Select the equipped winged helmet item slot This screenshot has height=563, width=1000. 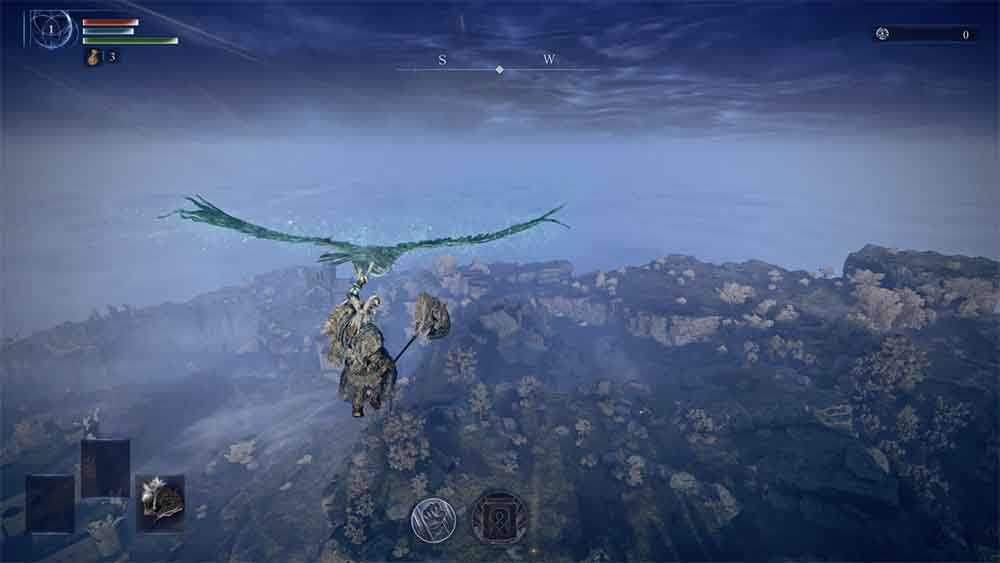pyautogui.click(x=160, y=502)
